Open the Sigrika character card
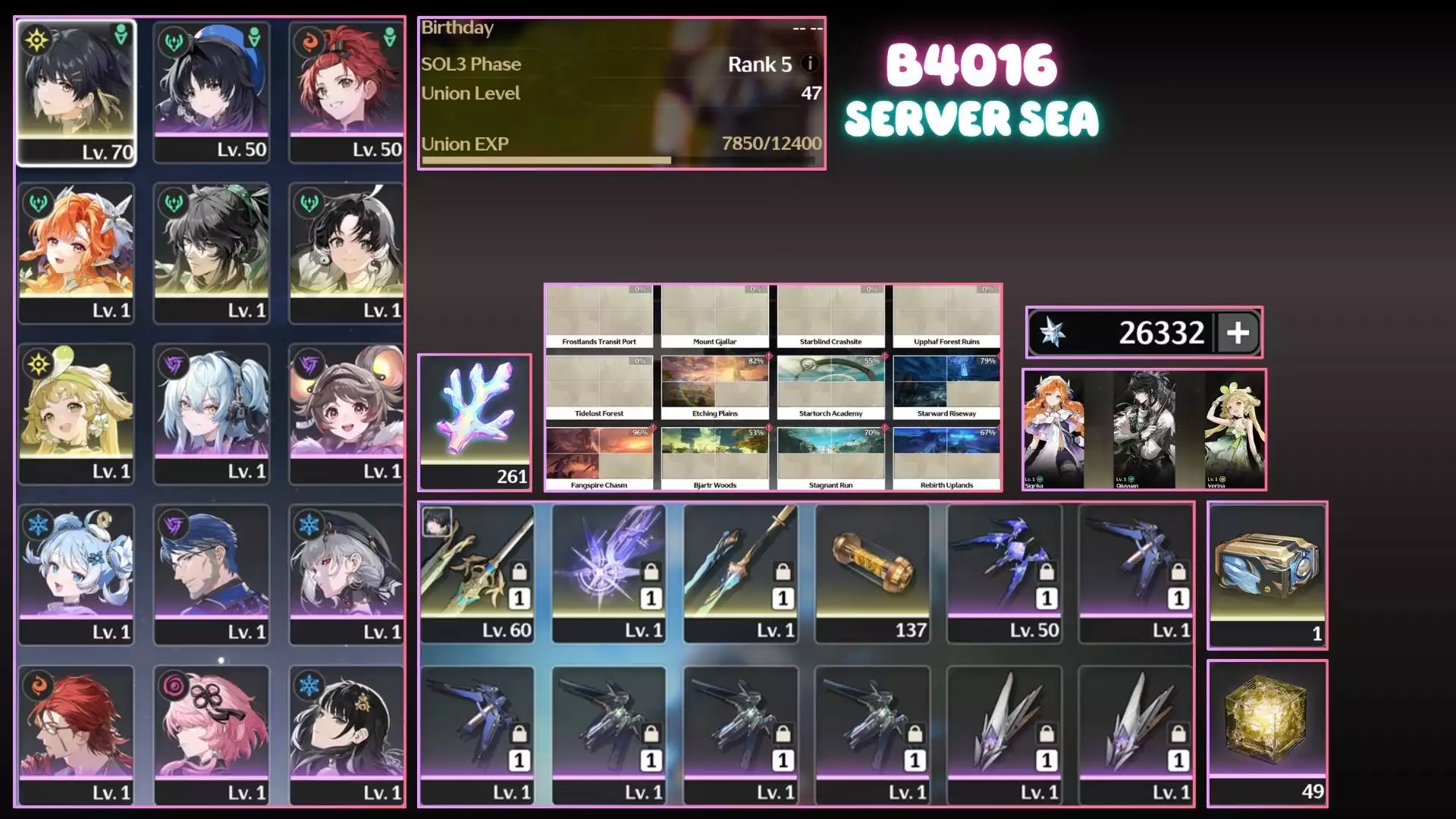 coord(1053,429)
